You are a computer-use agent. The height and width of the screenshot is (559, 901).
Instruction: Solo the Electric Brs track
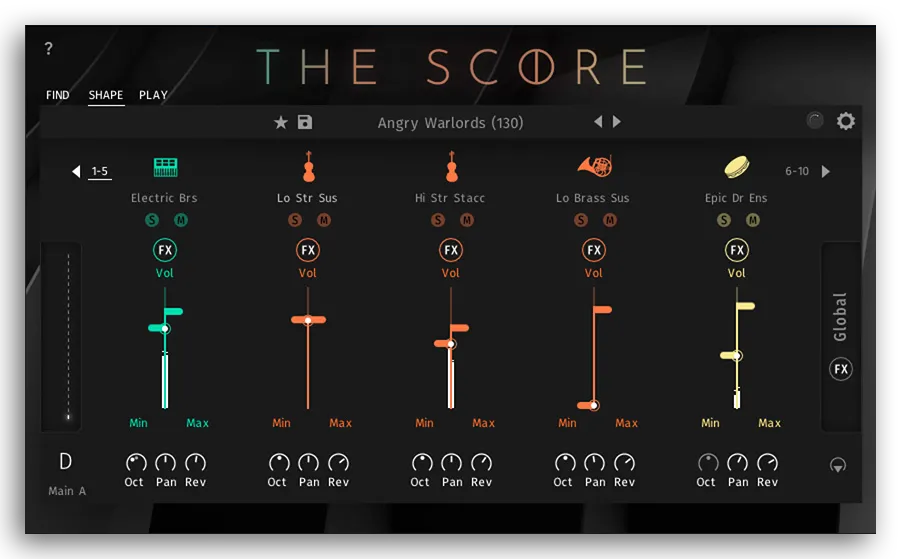(152, 220)
